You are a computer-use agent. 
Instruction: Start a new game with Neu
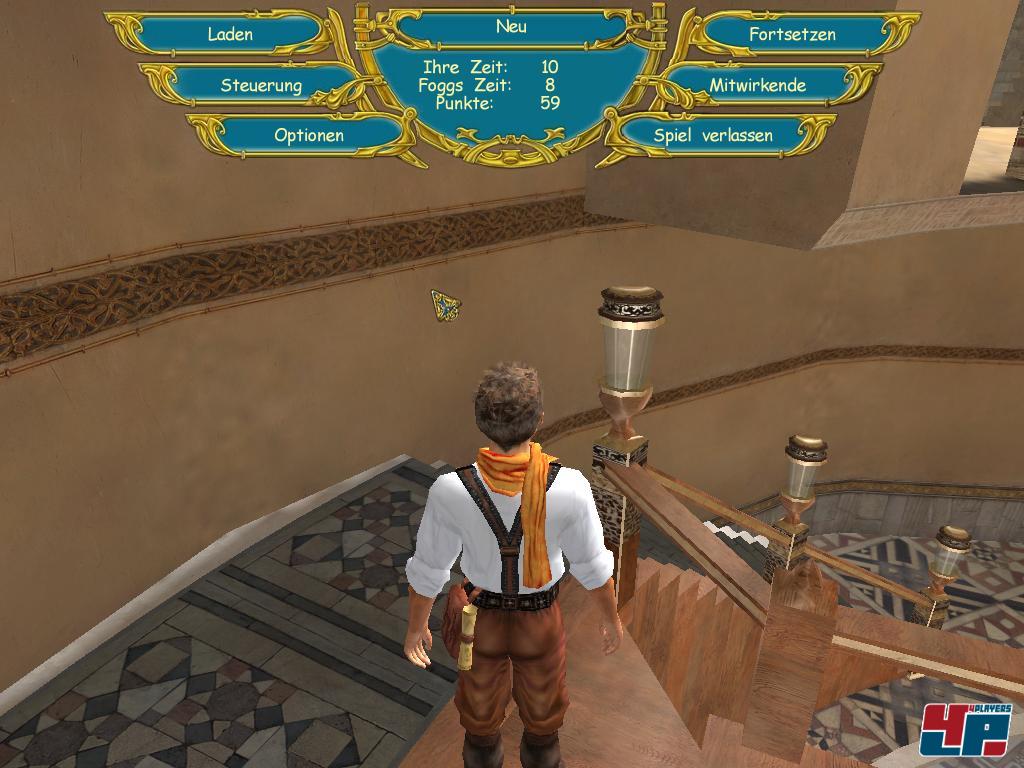click(x=511, y=27)
